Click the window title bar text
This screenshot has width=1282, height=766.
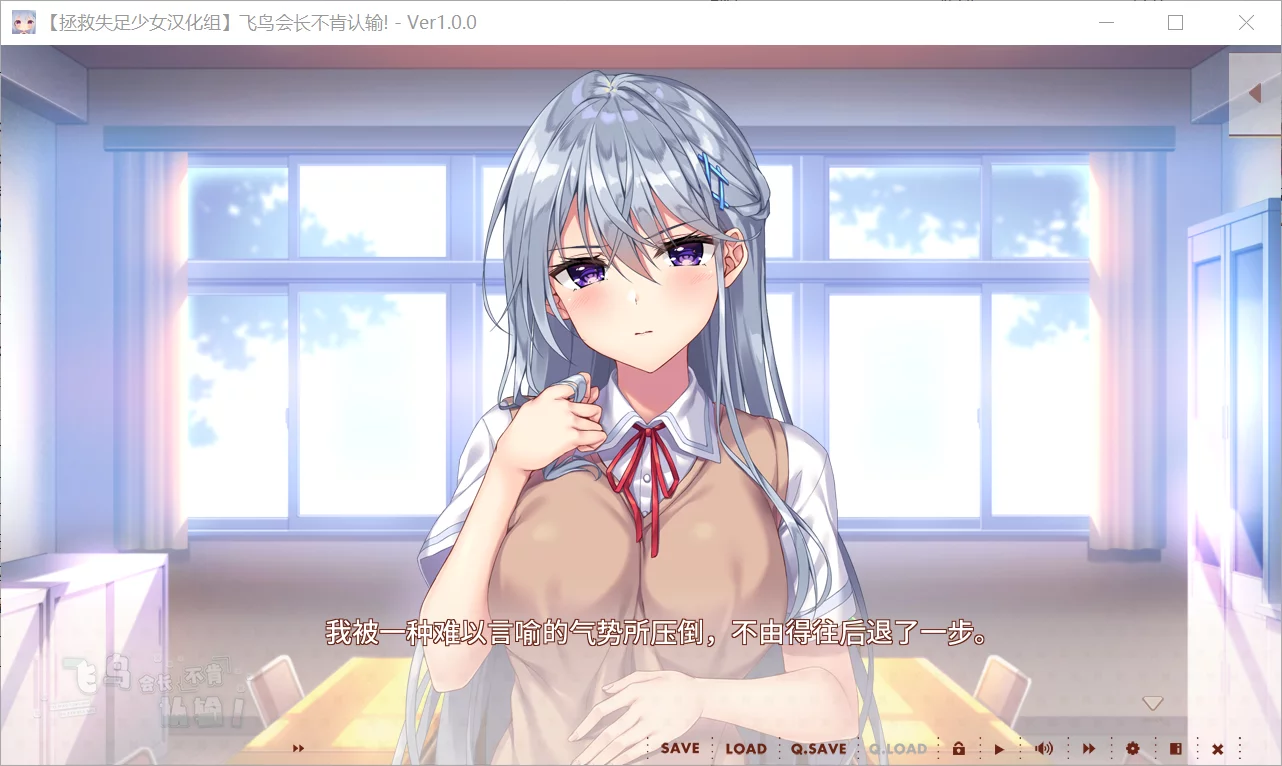click(260, 22)
